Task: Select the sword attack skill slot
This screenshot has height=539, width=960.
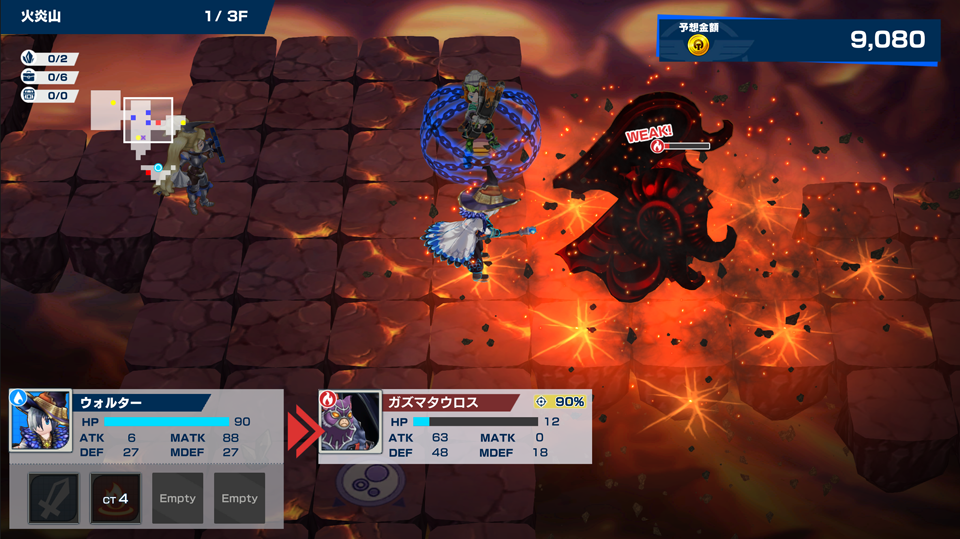Action: 54,498
